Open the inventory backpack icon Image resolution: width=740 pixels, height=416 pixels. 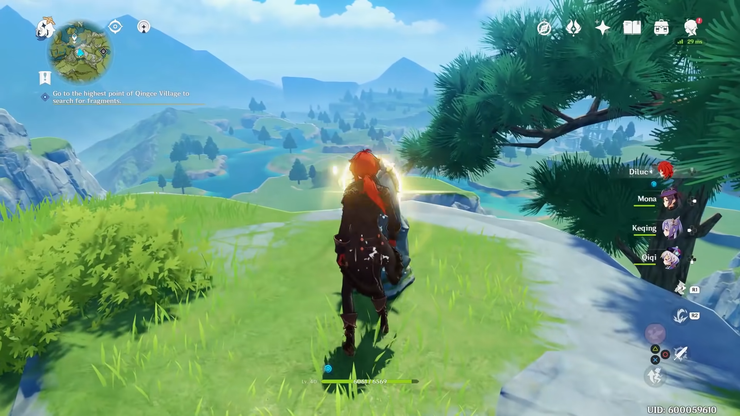661,28
